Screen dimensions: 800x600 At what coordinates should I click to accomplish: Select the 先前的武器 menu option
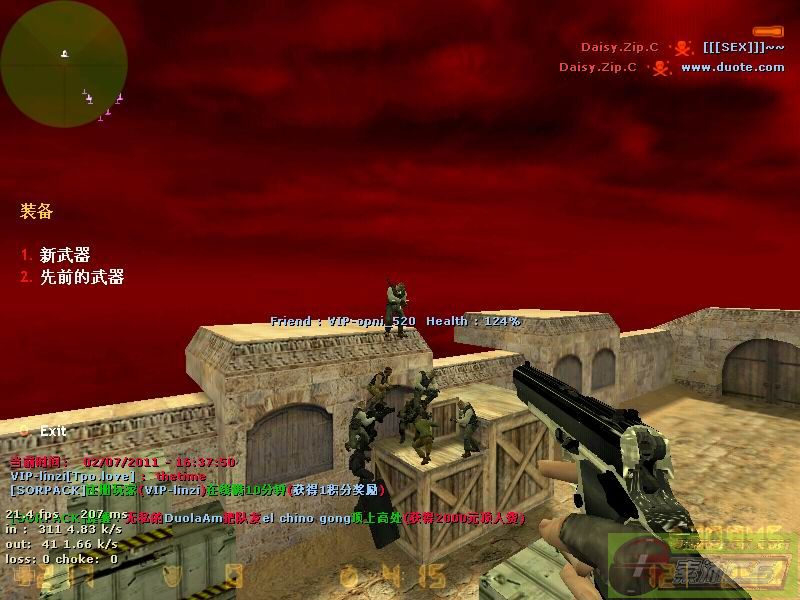tap(81, 277)
